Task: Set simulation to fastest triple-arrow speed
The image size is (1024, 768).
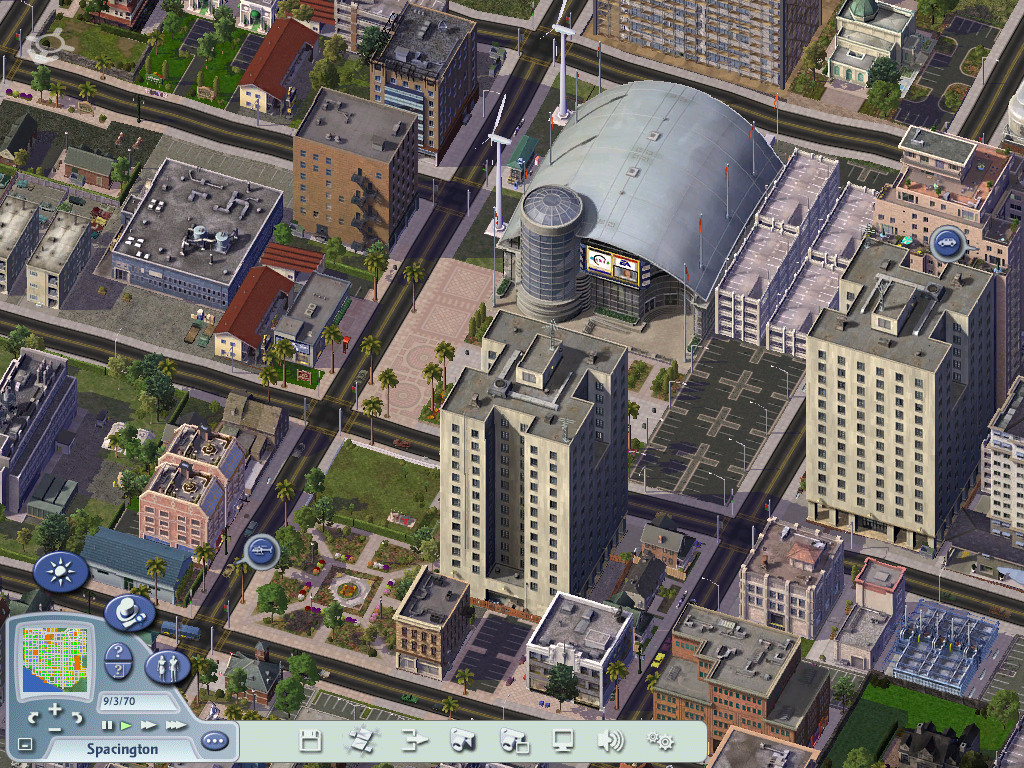Action: [176, 725]
